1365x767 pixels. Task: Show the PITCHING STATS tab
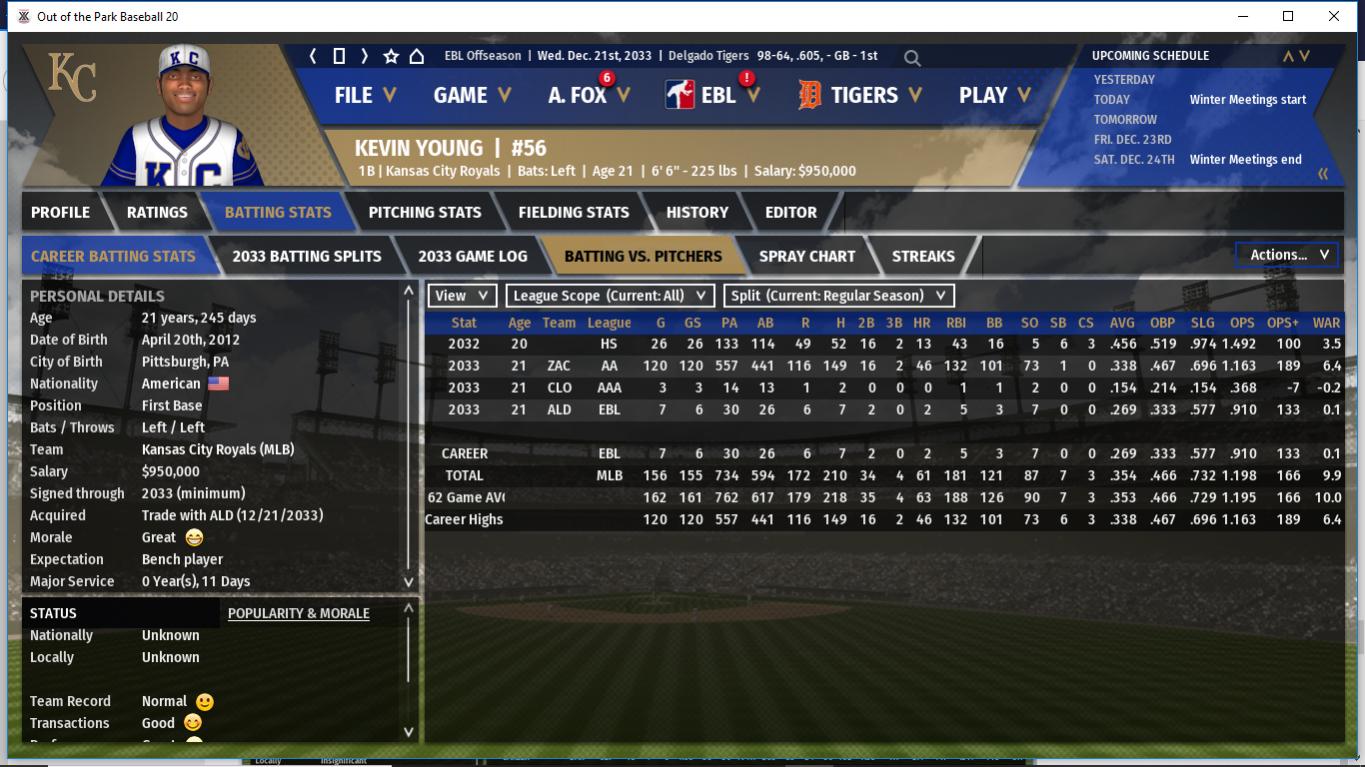pos(424,212)
